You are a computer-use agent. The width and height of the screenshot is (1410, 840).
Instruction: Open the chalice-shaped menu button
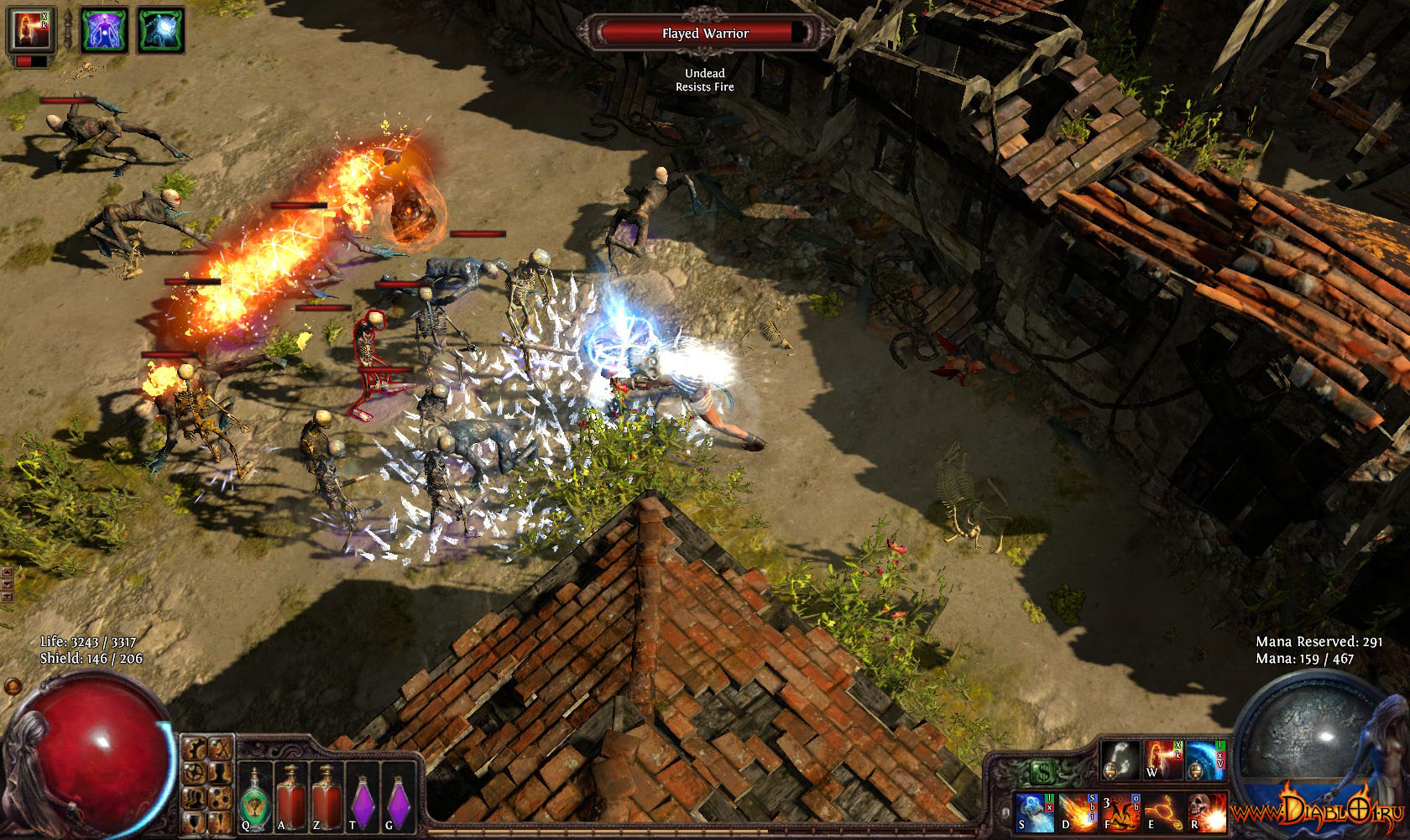pos(195,820)
